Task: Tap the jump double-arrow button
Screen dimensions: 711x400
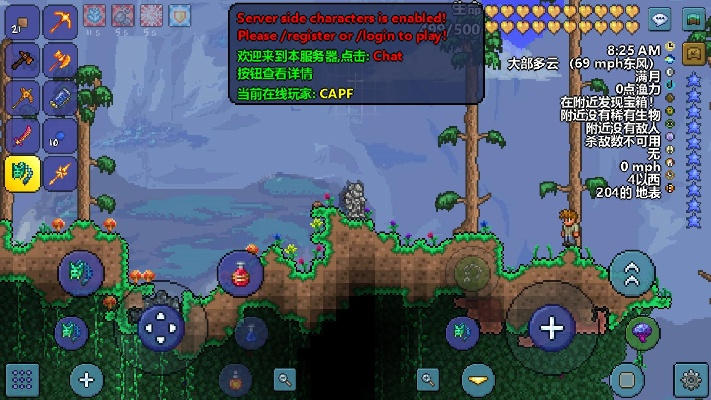Action: click(632, 274)
